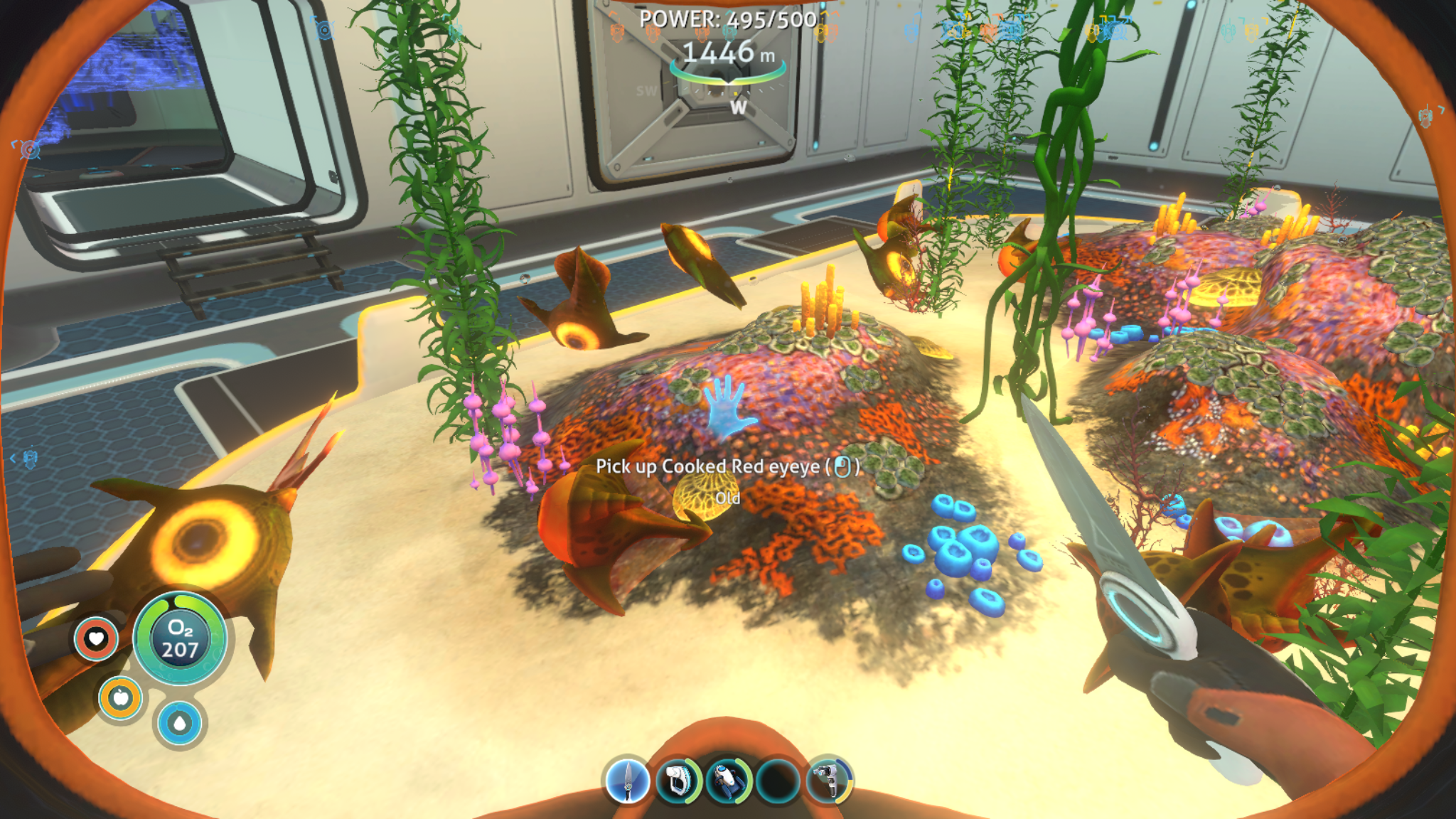Equip the twin-lens handheld tool slot
Image resolution: width=1456 pixels, height=819 pixels.
tap(829, 781)
